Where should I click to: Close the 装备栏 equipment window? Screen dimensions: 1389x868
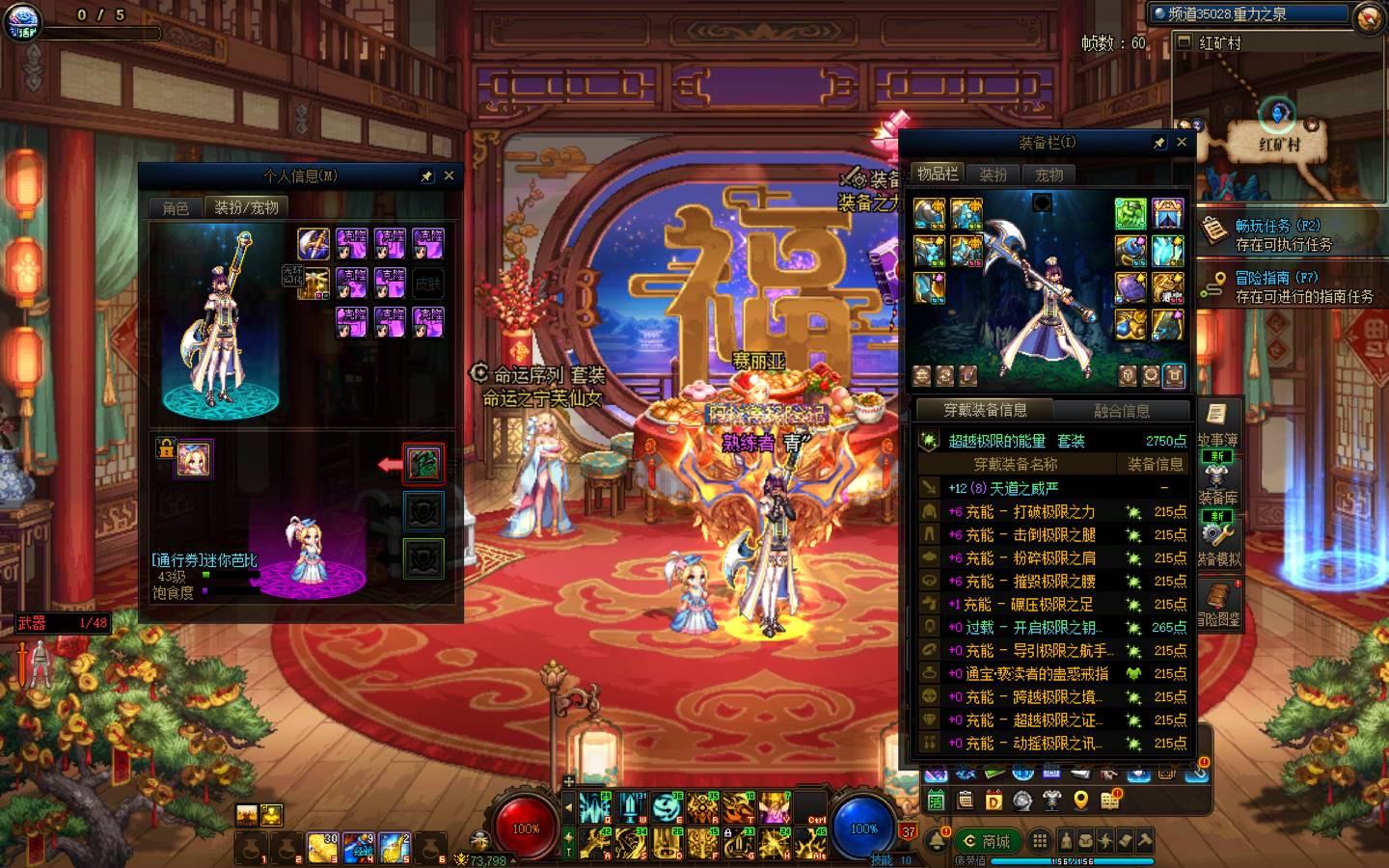tap(1182, 143)
